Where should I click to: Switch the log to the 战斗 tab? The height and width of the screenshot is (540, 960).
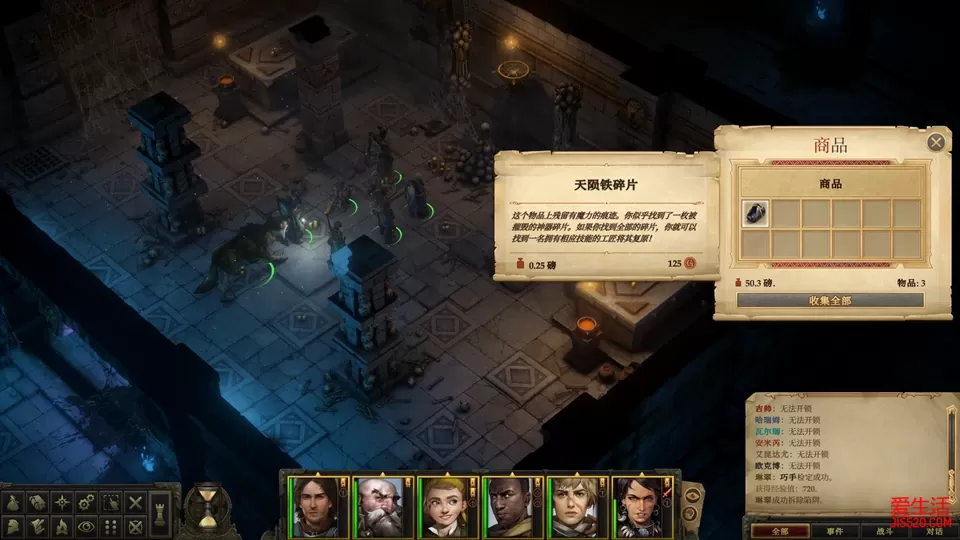point(885,531)
